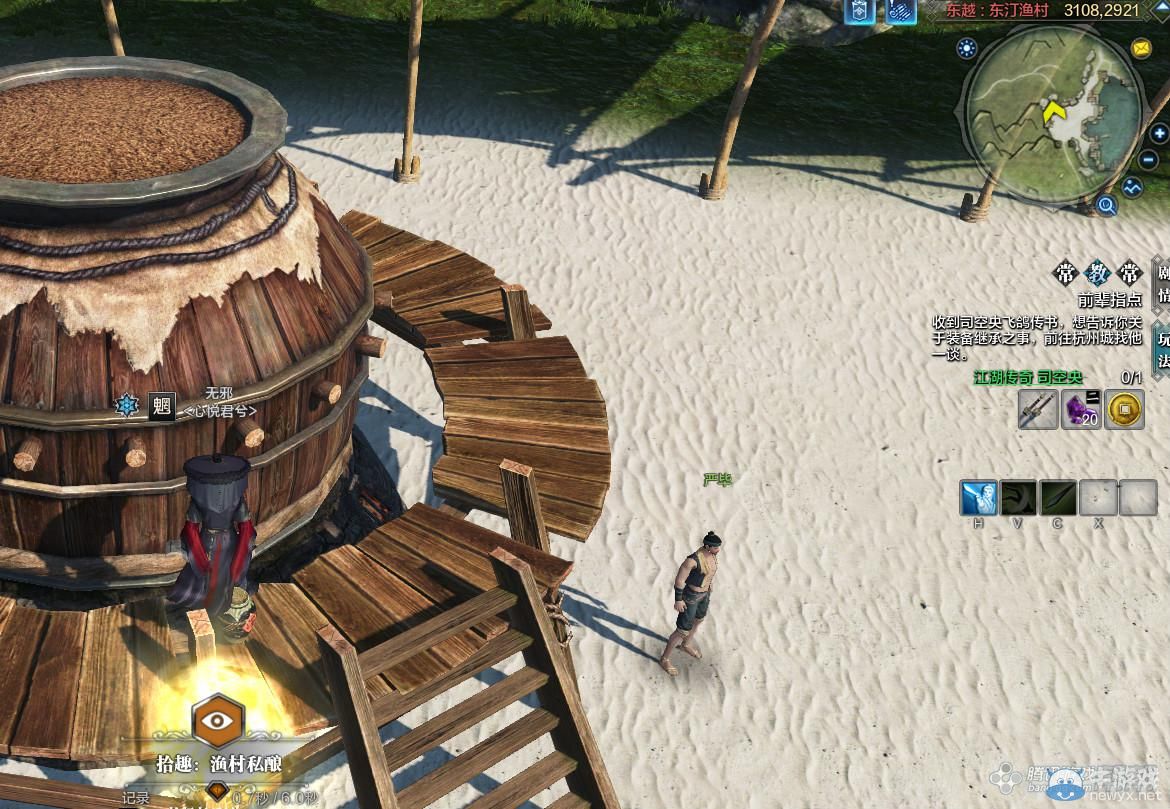Viewport: 1170px width, 809px height.
Task: Click the magnifier search icon below minimap
Action: point(1106,206)
